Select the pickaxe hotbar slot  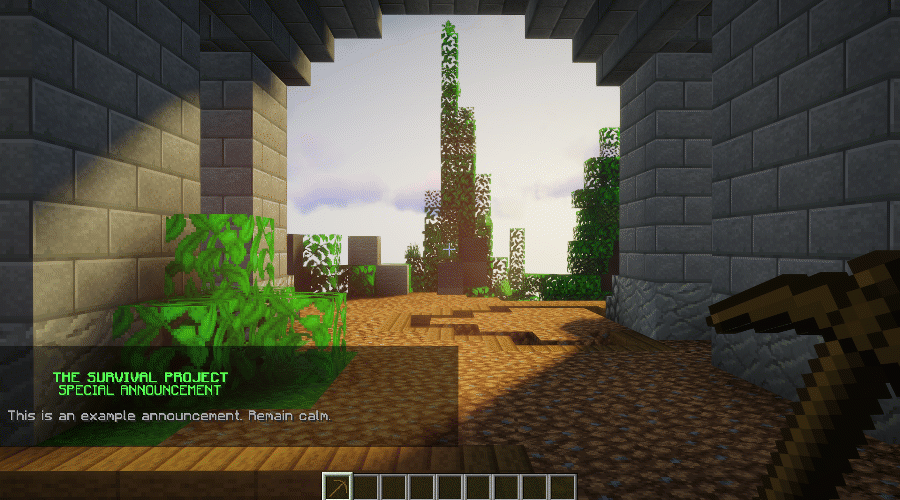click(x=338, y=487)
